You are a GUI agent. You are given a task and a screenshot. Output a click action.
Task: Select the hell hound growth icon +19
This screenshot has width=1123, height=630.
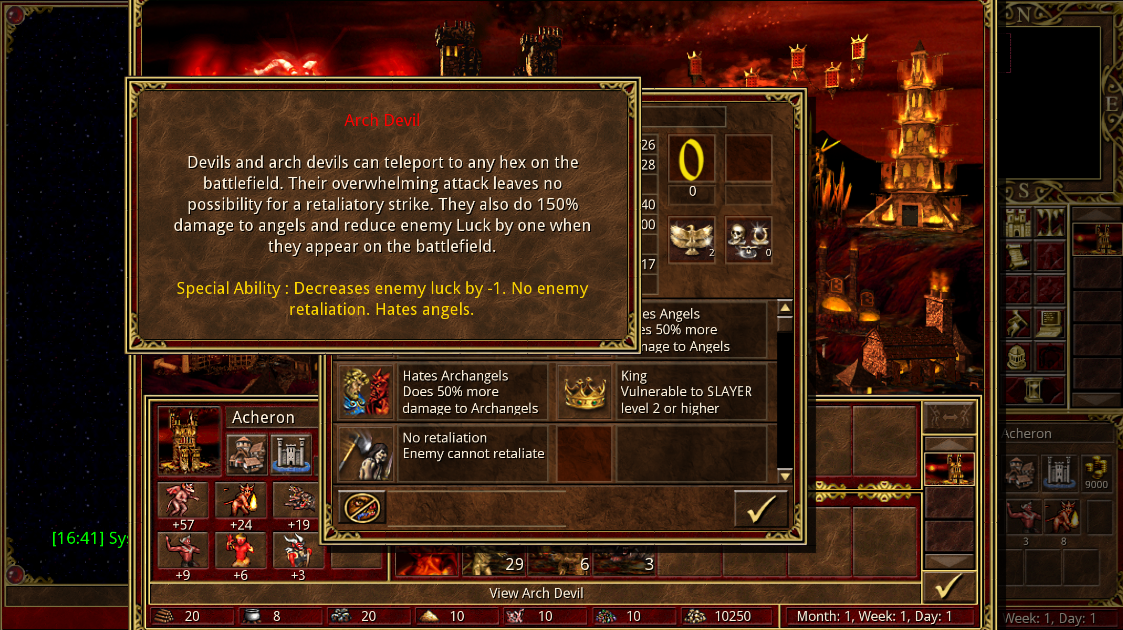point(298,500)
